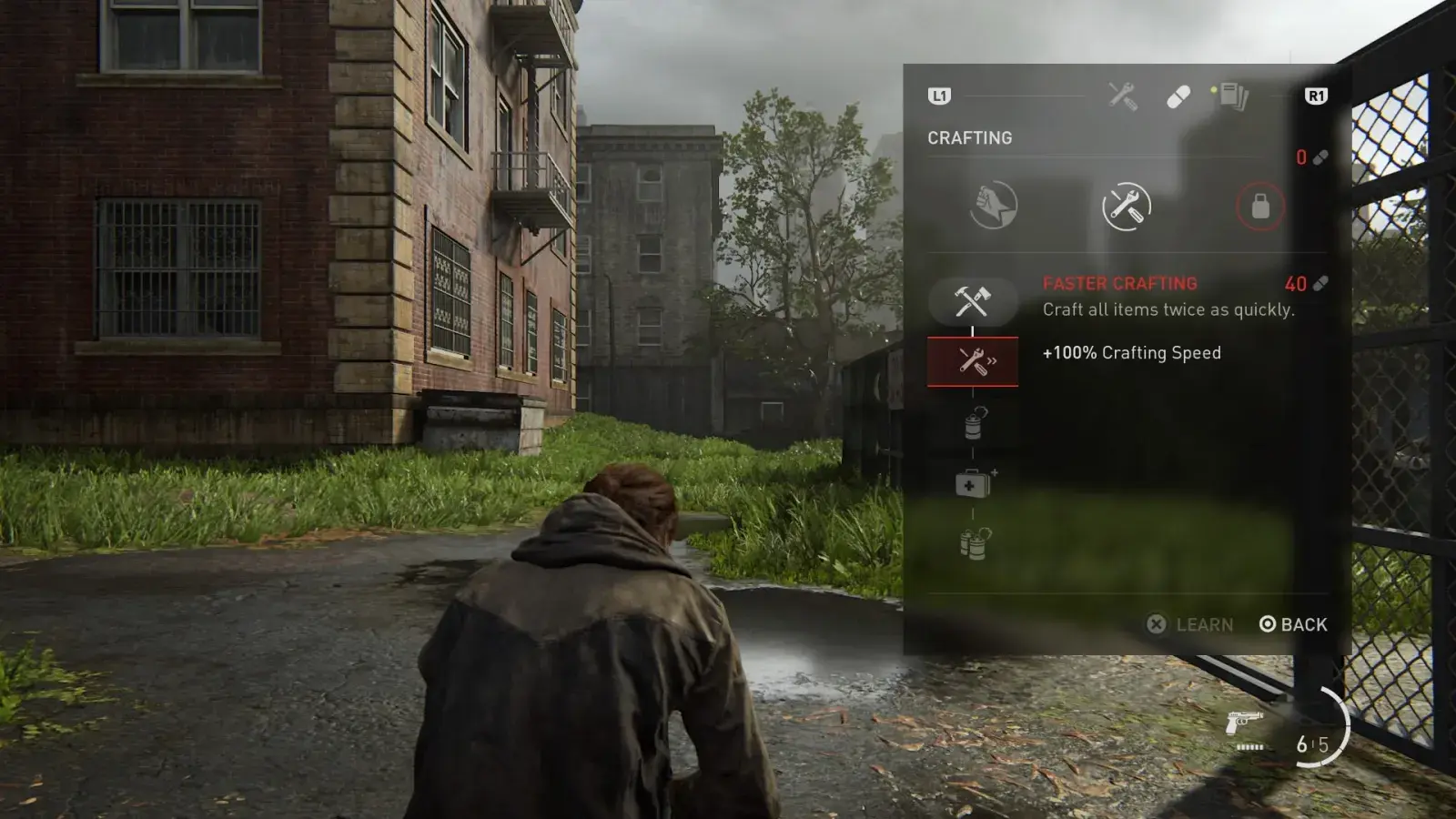The image size is (1456, 819).
Task: Select the single canister bomb skill node
Action: coord(973,423)
